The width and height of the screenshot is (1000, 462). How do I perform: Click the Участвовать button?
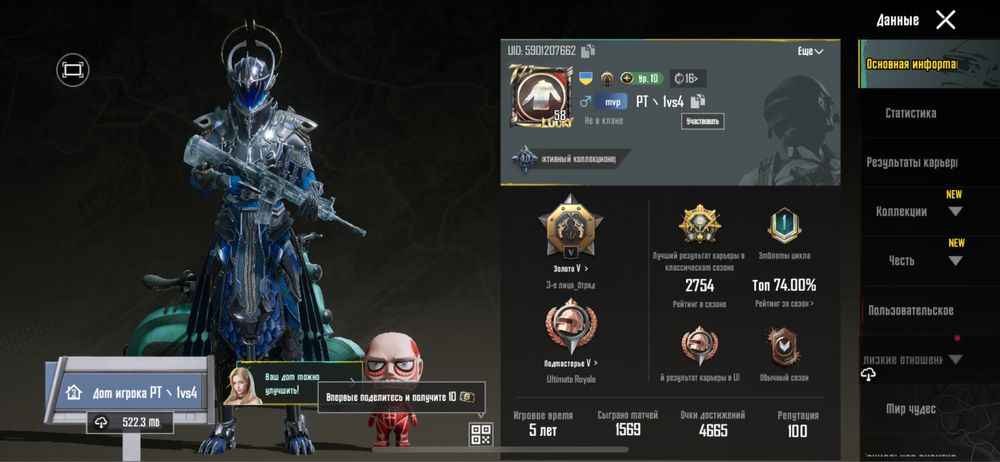[x=703, y=121]
